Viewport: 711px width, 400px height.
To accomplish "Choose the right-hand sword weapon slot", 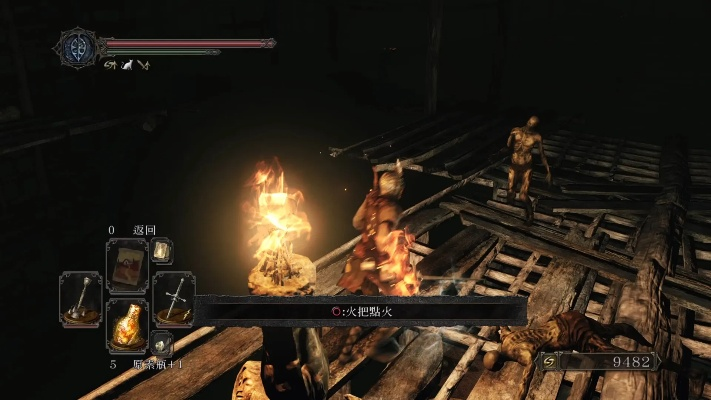I will click(x=173, y=297).
